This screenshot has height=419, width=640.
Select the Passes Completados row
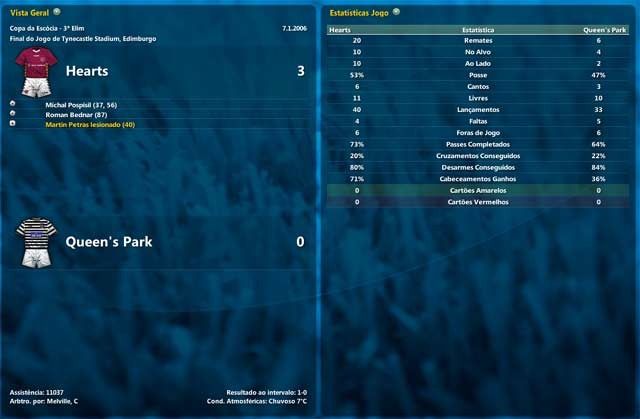tap(477, 144)
